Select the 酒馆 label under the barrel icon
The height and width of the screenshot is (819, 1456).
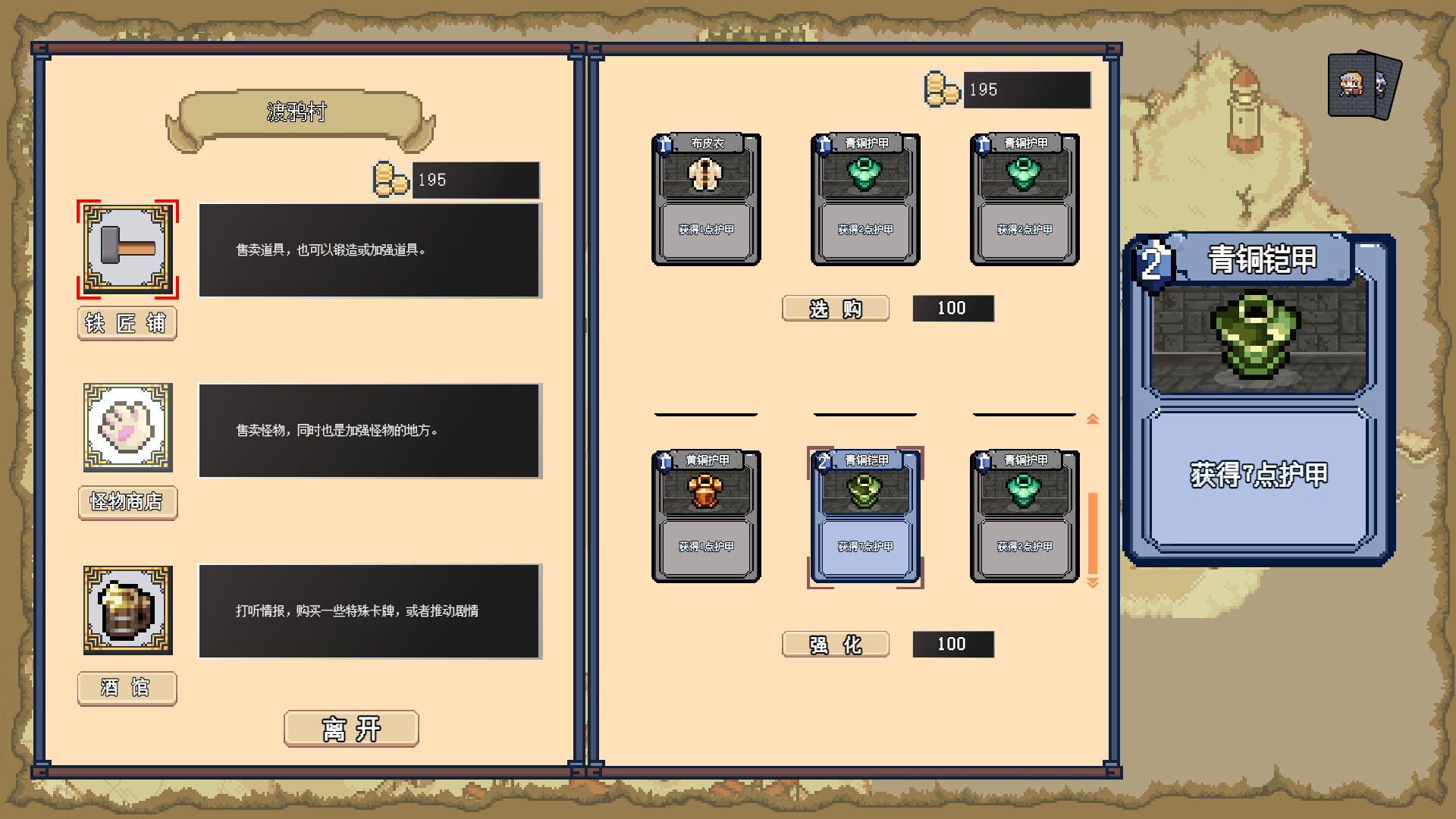pyautogui.click(x=127, y=689)
